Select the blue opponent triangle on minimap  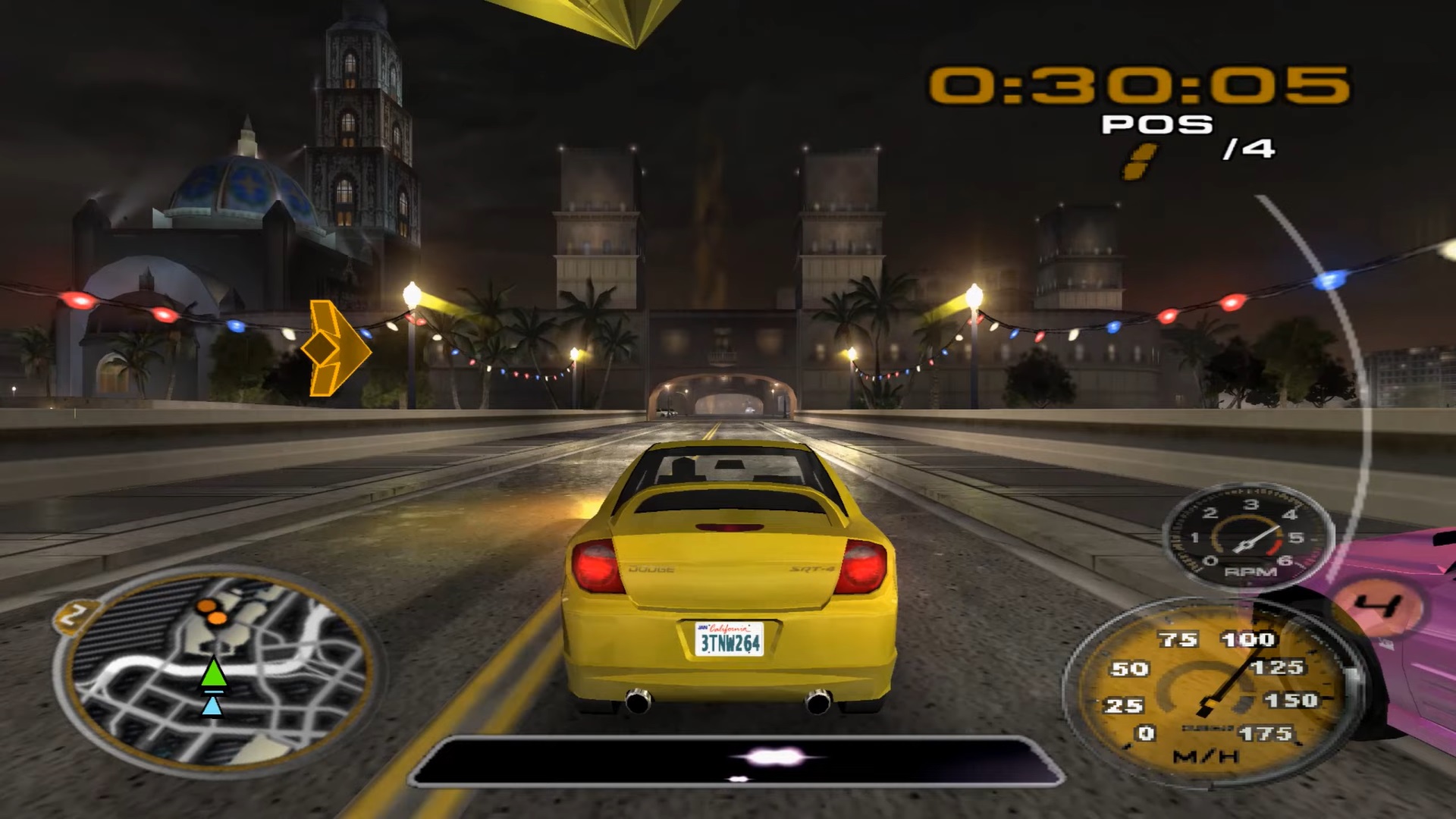(212, 707)
